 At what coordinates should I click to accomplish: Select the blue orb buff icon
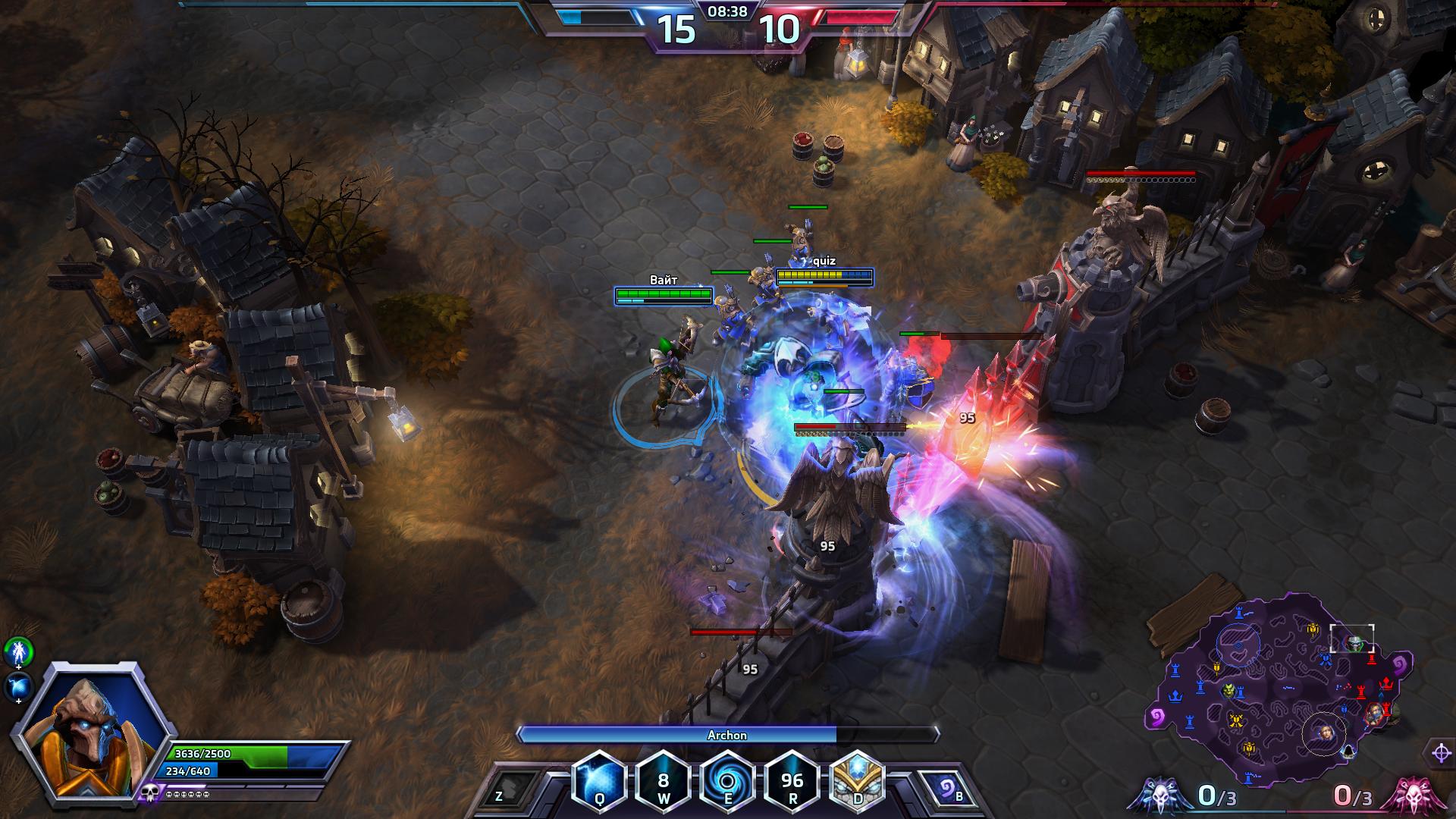tap(18, 686)
